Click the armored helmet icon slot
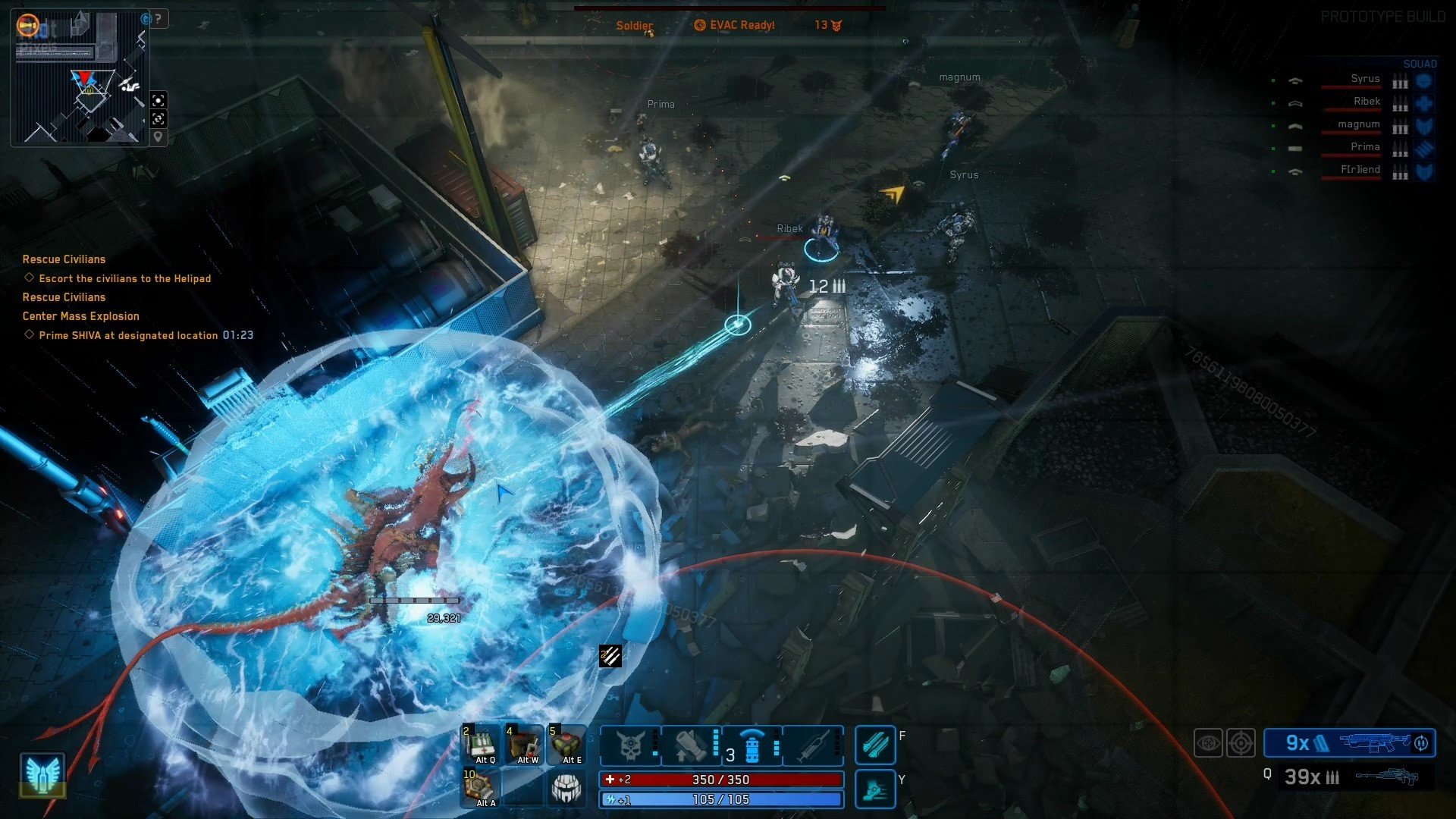Image resolution: width=1456 pixels, height=819 pixels. (566, 788)
